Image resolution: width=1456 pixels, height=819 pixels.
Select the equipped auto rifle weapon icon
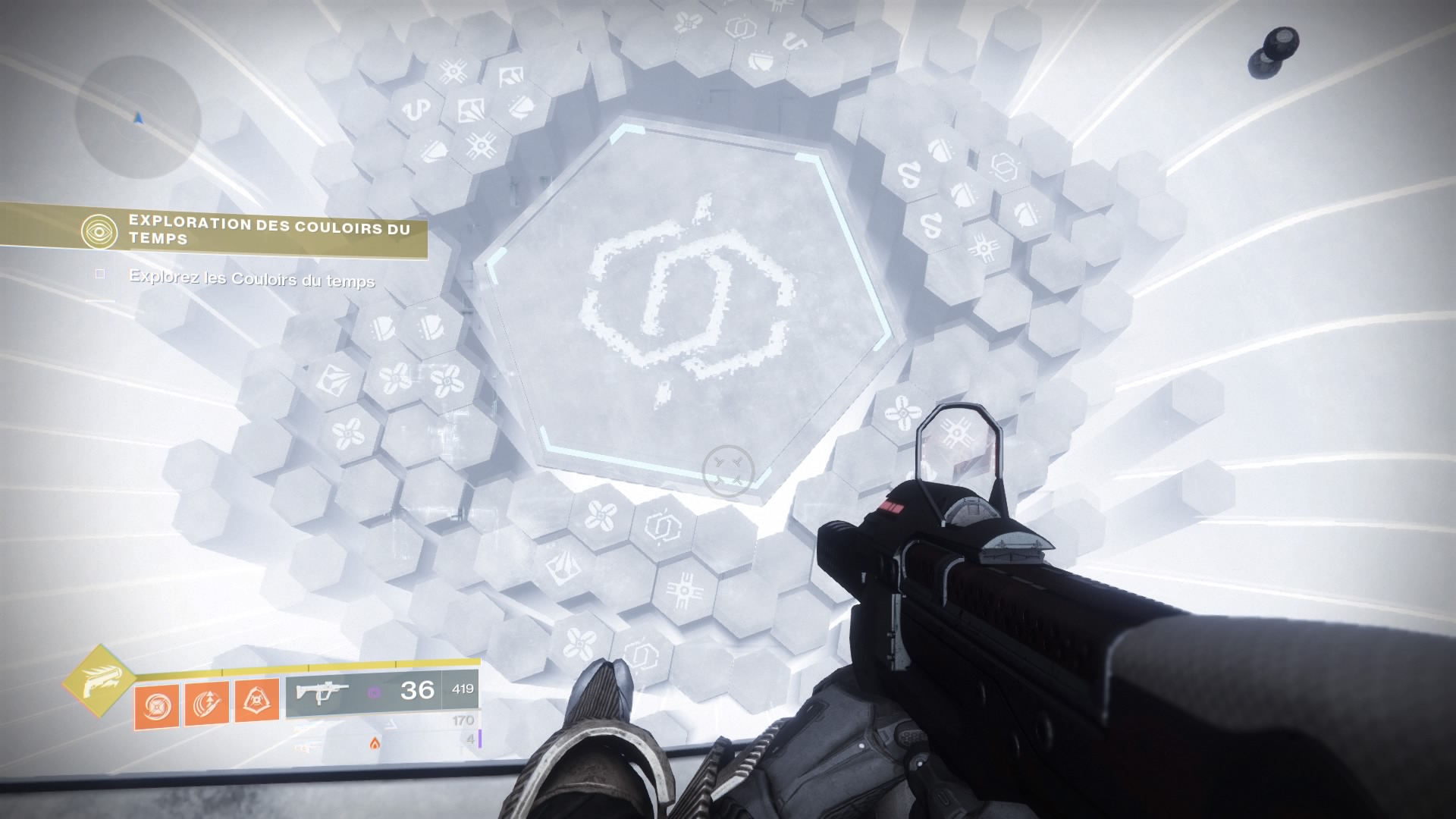[322, 692]
